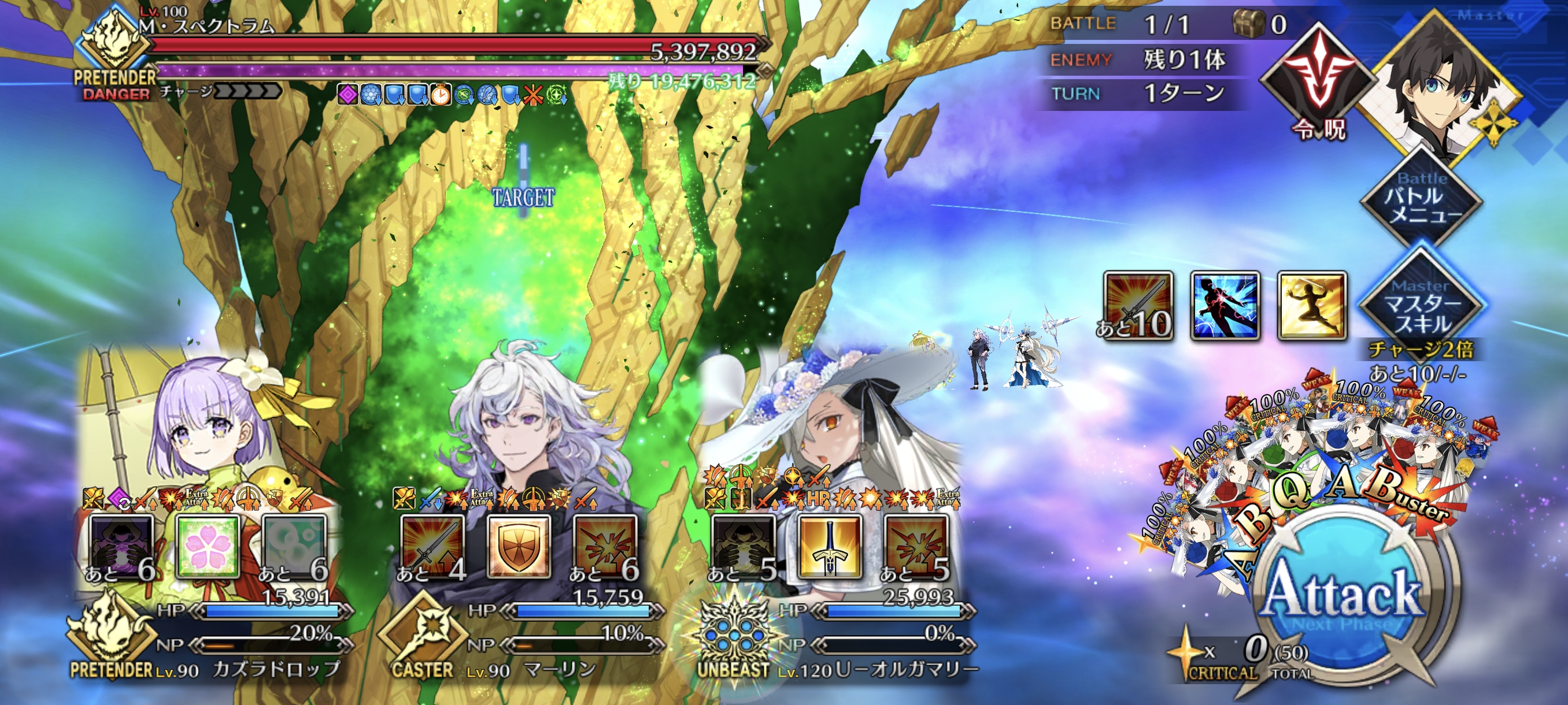
Task: Select Kazuradrop's hooded figure skill
Action: (120, 546)
